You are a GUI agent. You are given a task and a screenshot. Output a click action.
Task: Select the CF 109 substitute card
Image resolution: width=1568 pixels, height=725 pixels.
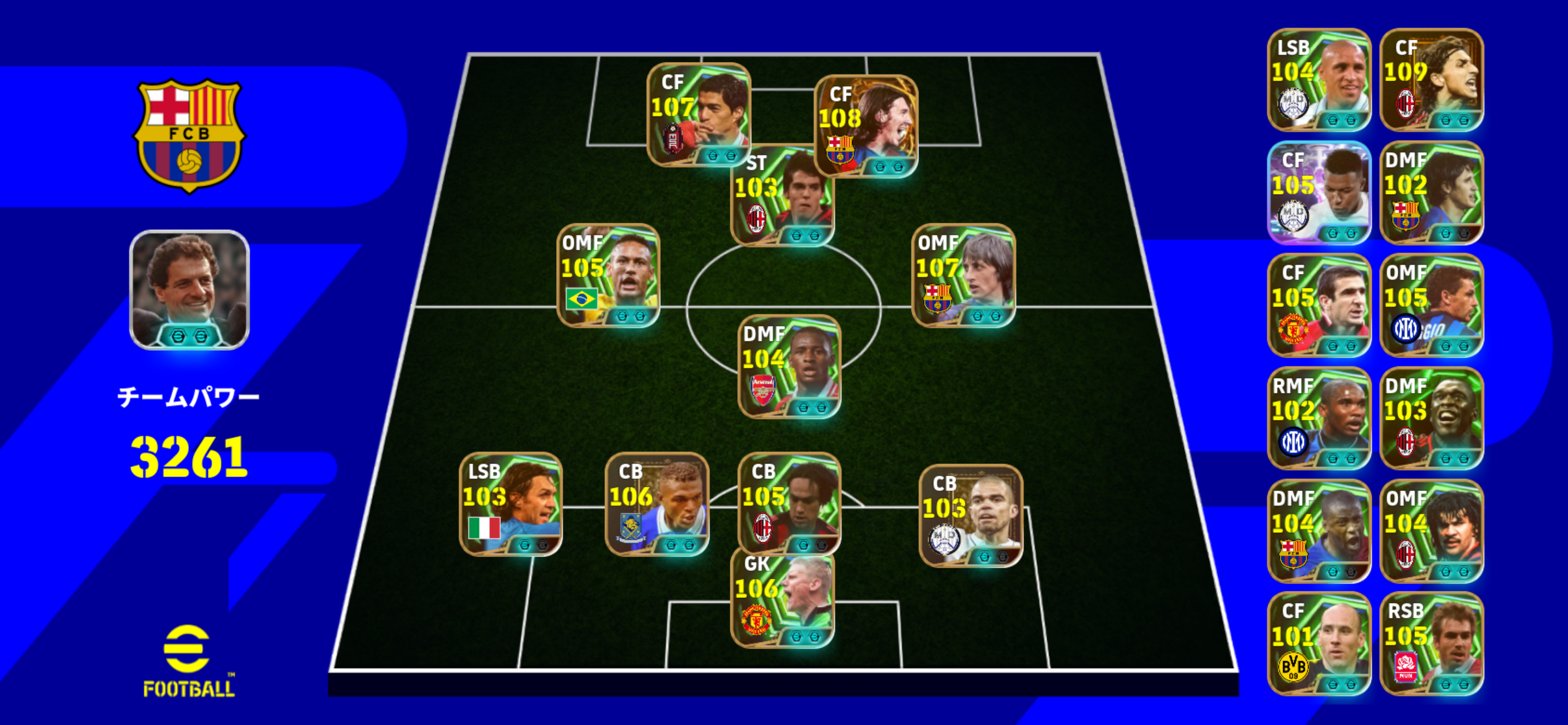coord(1431,80)
